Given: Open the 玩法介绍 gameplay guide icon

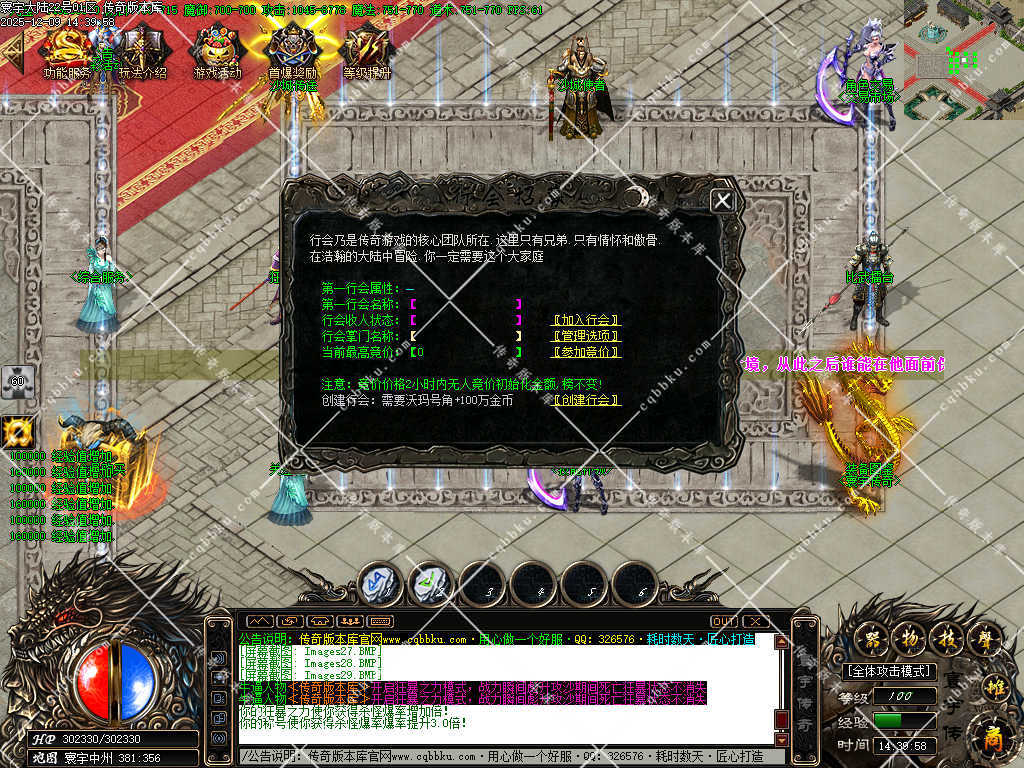Looking at the screenshot, I should 142,50.
